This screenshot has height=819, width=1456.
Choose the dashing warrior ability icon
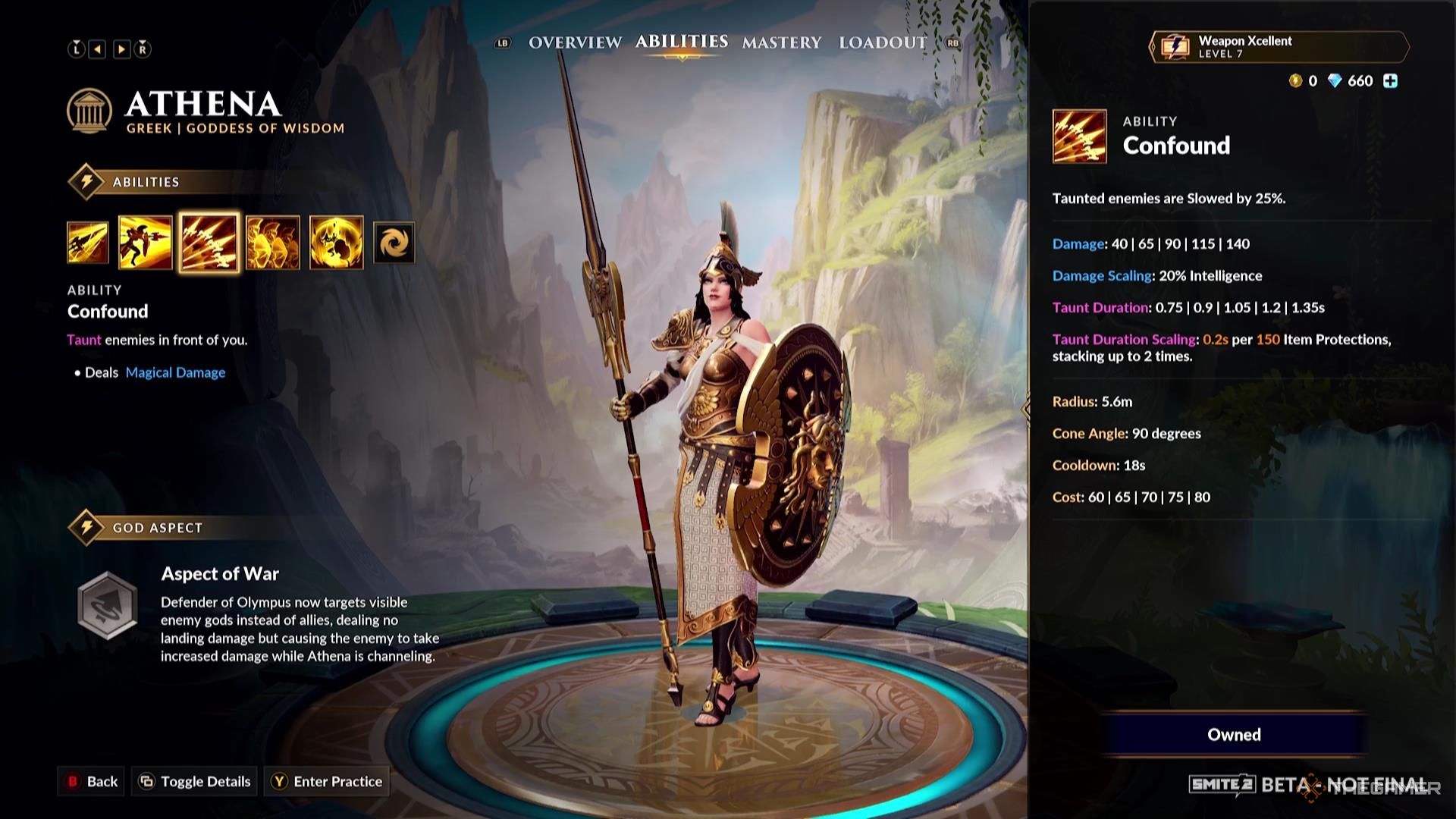(x=145, y=243)
